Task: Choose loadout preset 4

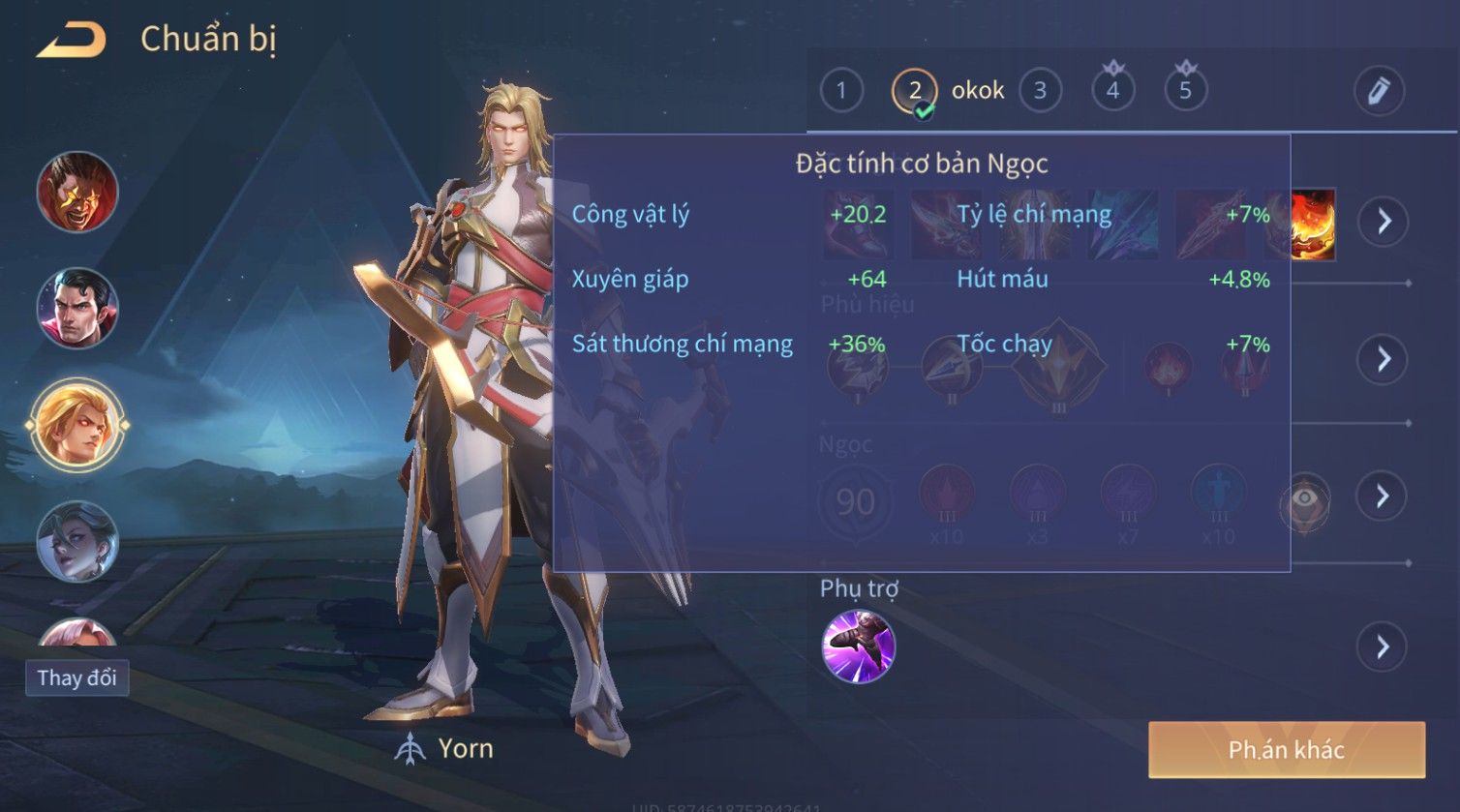Action: pos(1112,91)
